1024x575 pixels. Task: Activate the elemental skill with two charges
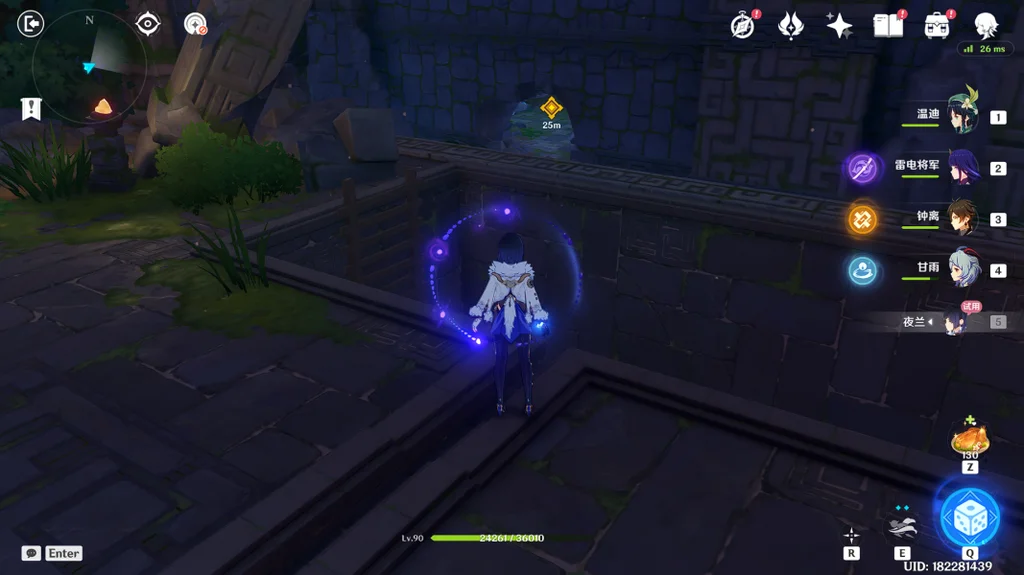901,524
